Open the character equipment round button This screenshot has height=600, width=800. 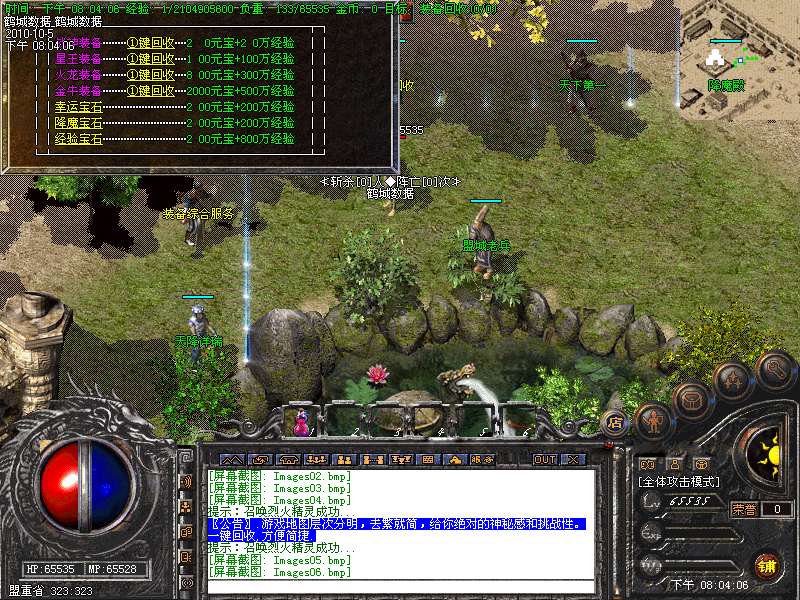[653, 421]
